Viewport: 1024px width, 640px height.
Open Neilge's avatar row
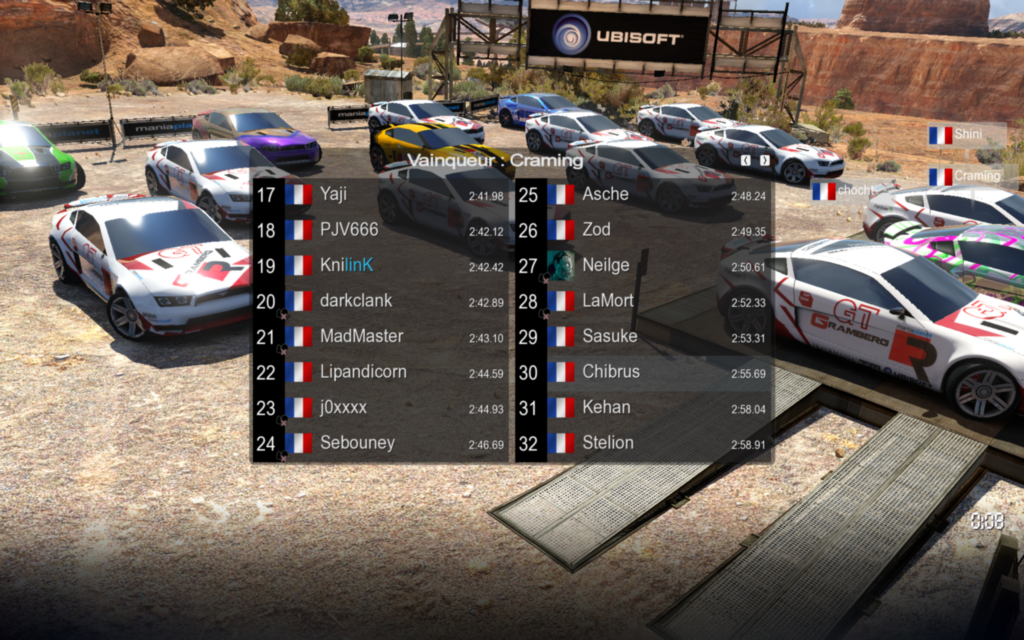645,265
